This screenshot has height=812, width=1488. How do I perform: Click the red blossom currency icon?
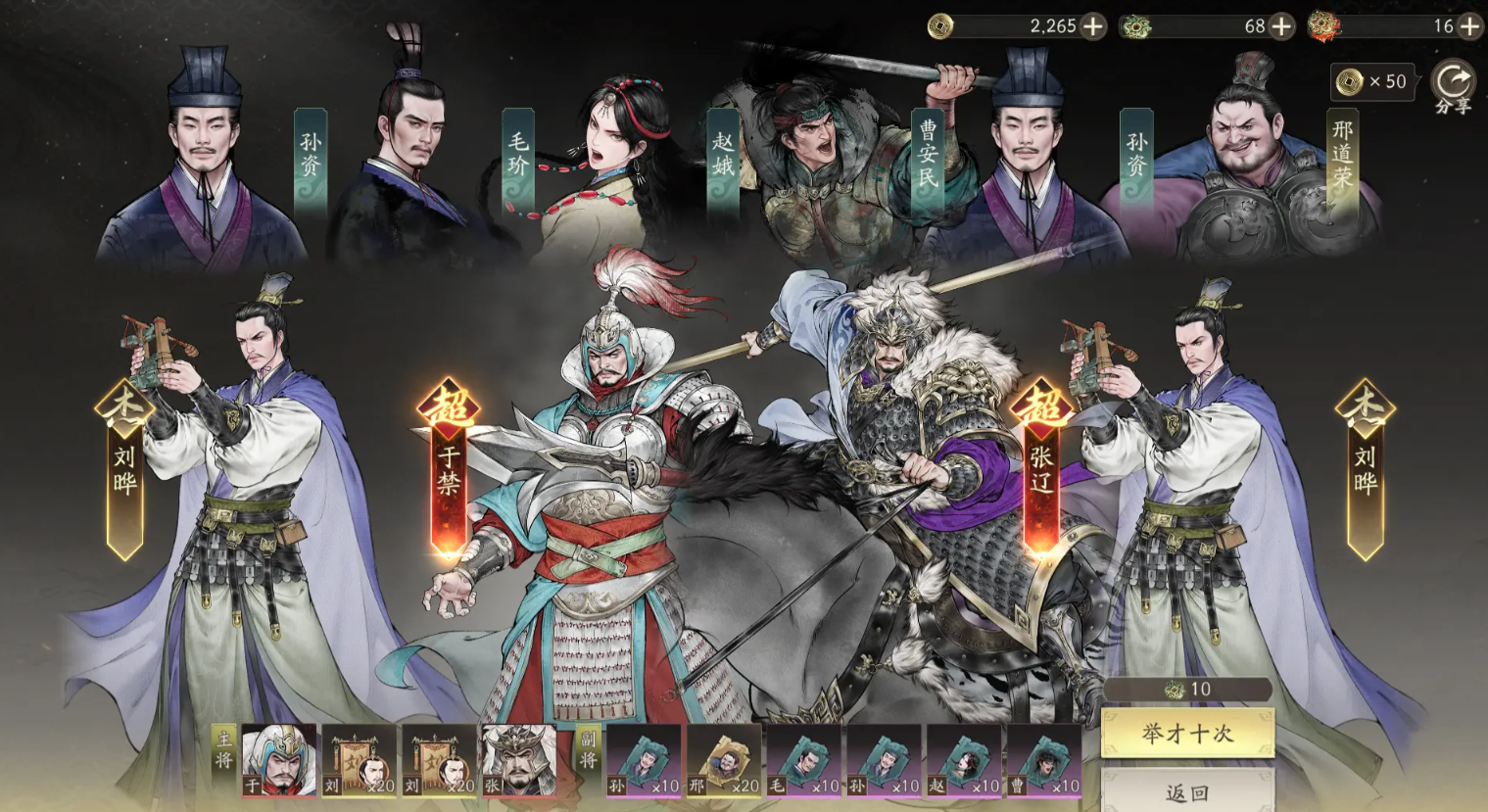click(x=1324, y=26)
